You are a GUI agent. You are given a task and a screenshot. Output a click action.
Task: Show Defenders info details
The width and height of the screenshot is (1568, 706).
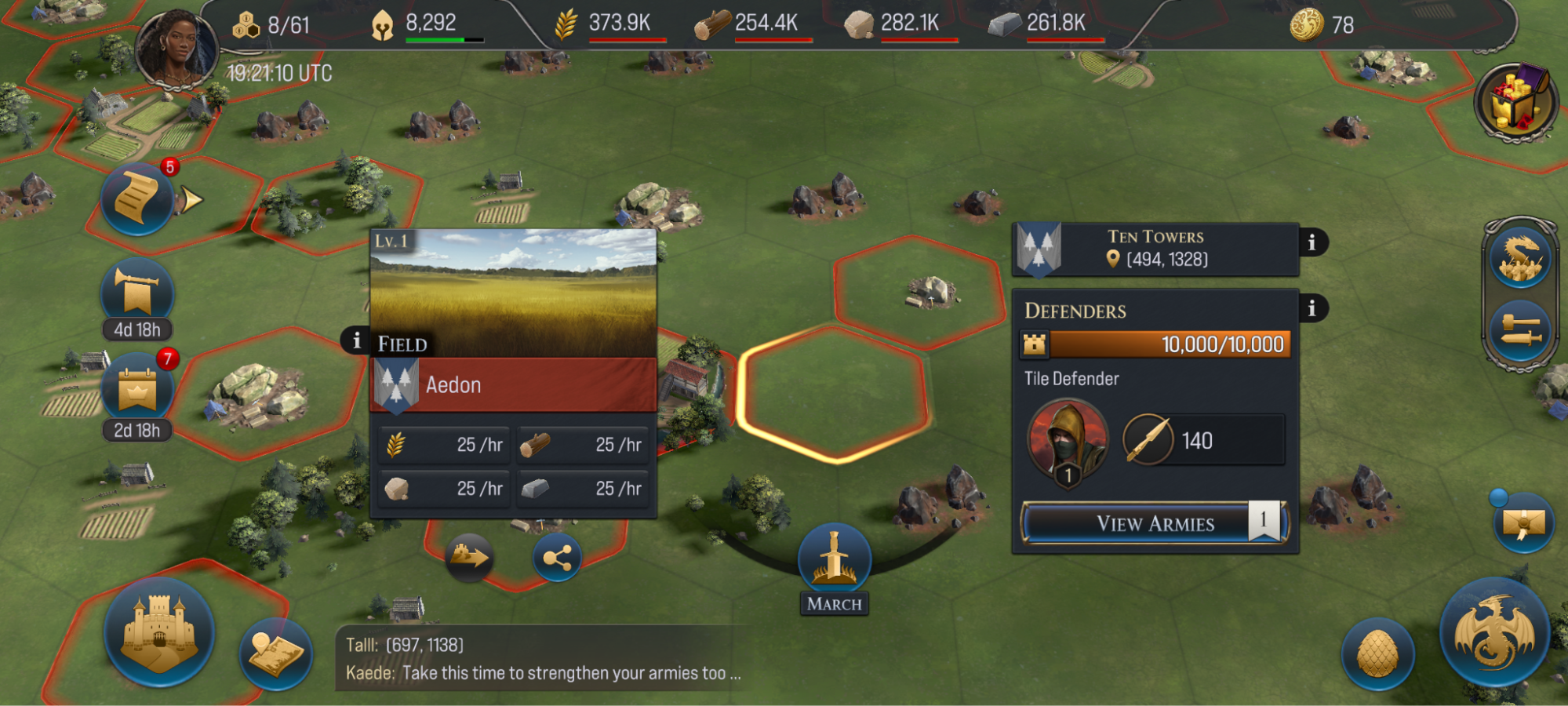click(1312, 308)
